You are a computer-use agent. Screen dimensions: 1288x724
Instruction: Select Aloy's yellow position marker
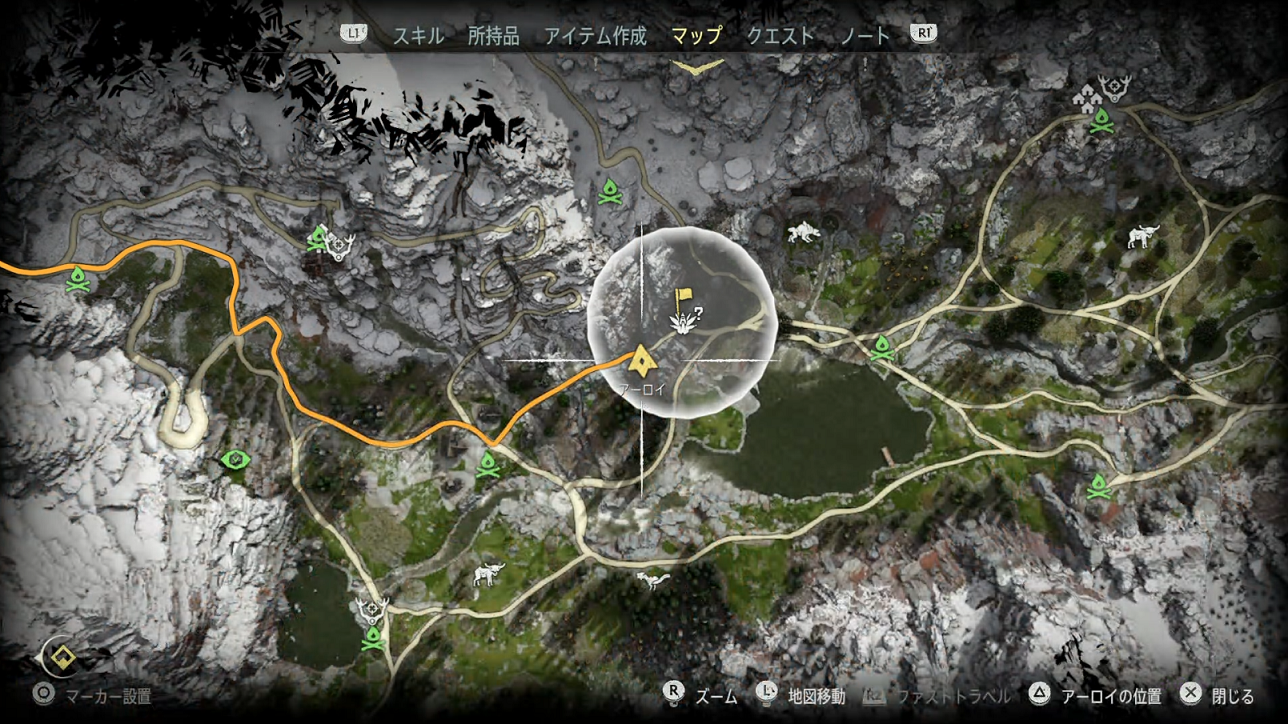[640, 358]
